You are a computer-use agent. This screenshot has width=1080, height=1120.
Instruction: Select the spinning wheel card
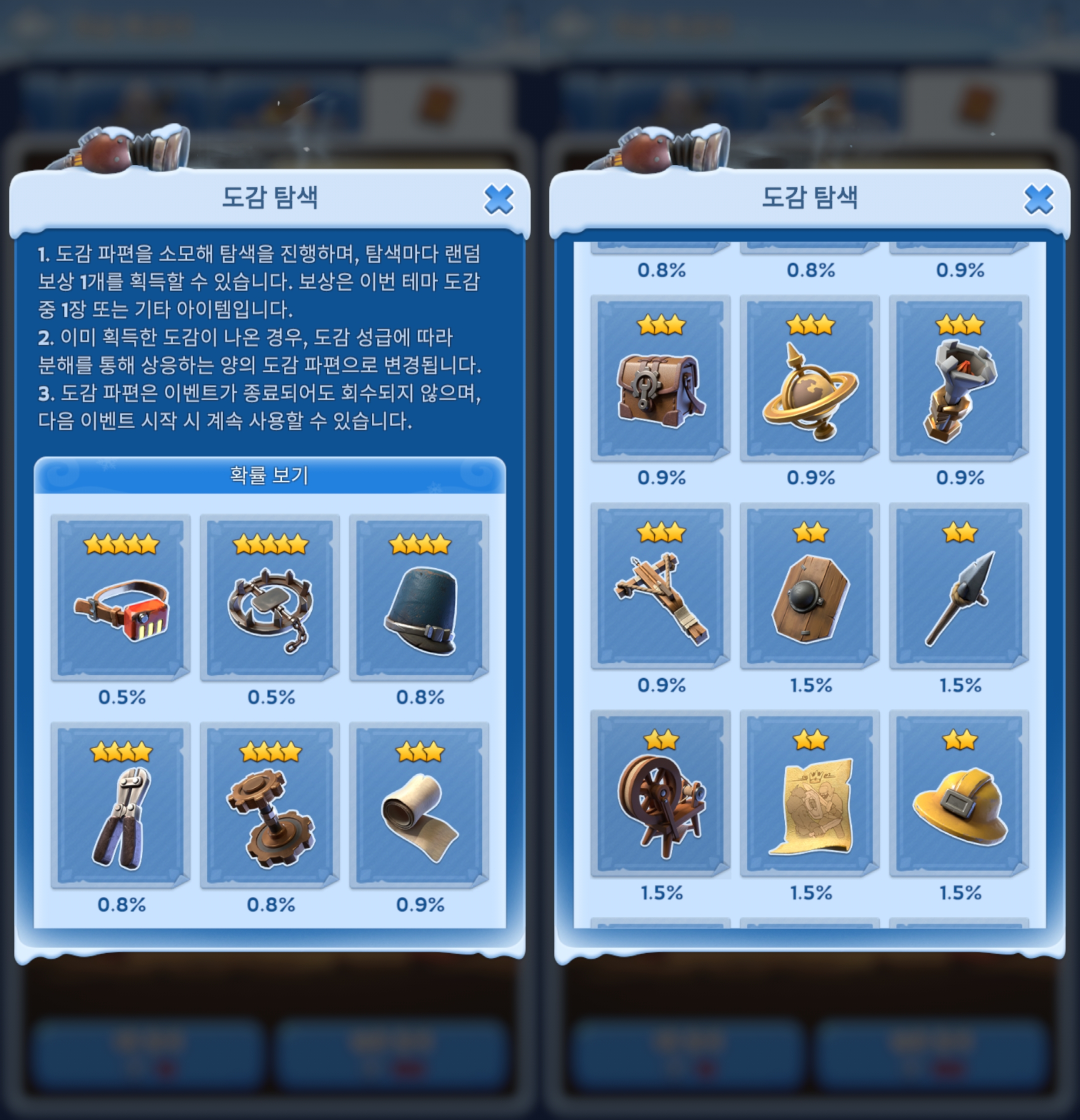(x=660, y=794)
